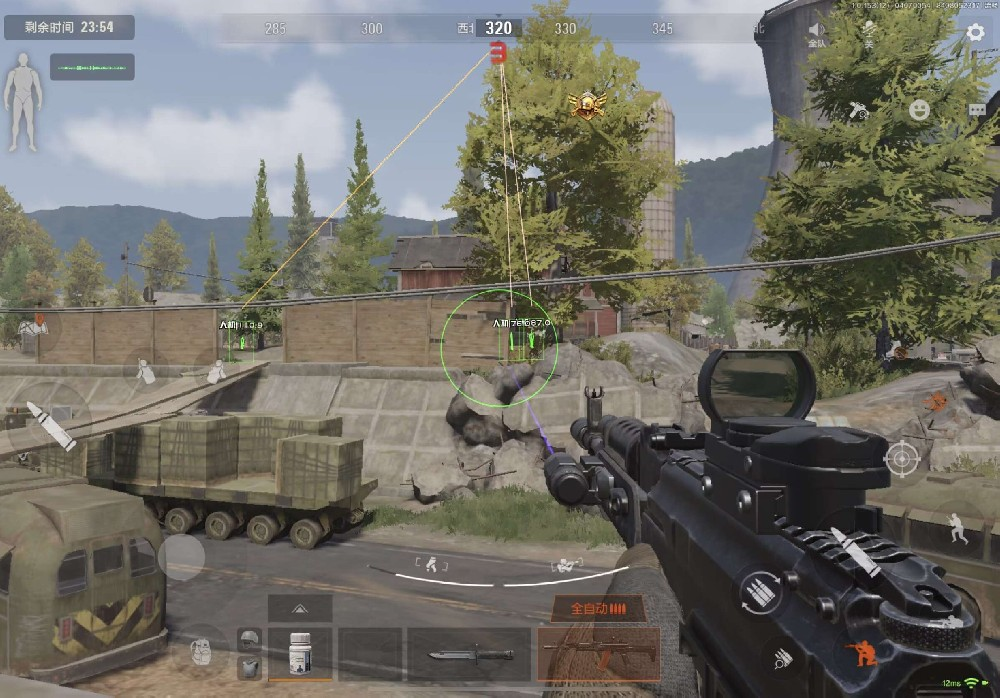
Task: Toggle the team voice speaker icon
Action: click(817, 33)
